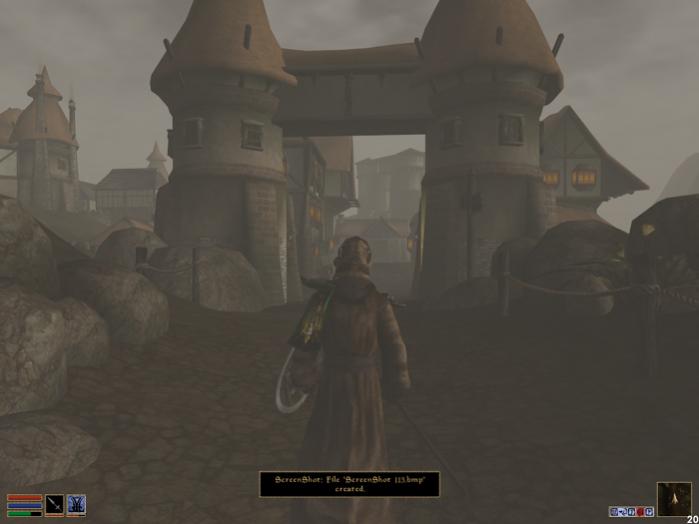This screenshot has width=699, height=524.
Task: Open the minimap in the corner
Action: tap(673, 498)
